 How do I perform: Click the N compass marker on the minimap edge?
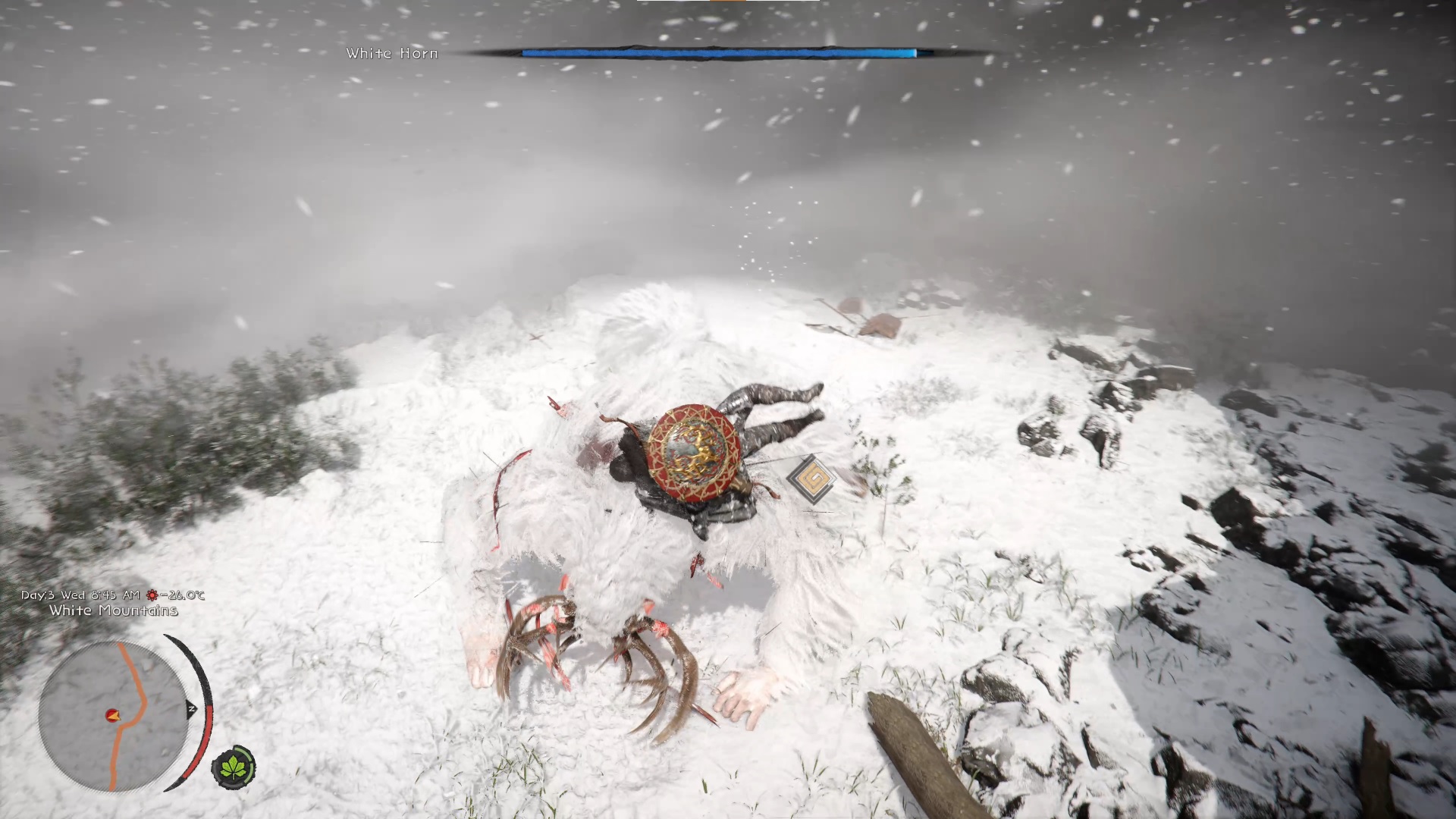(191, 709)
